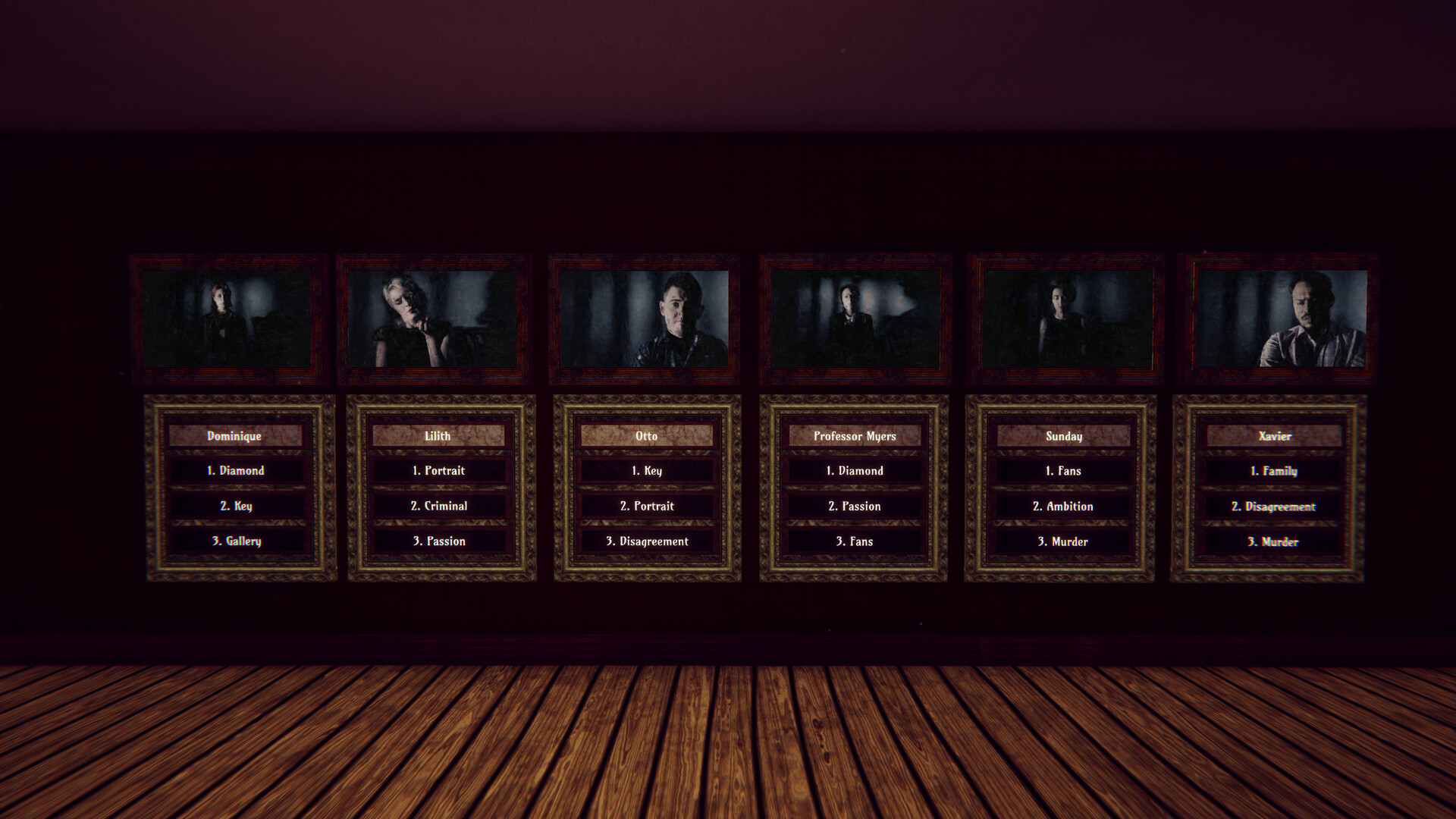This screenshot has height=819, width=1456.
Task: Select keyword "1. Diamond" under Dominique
Action: coord(237,470)
